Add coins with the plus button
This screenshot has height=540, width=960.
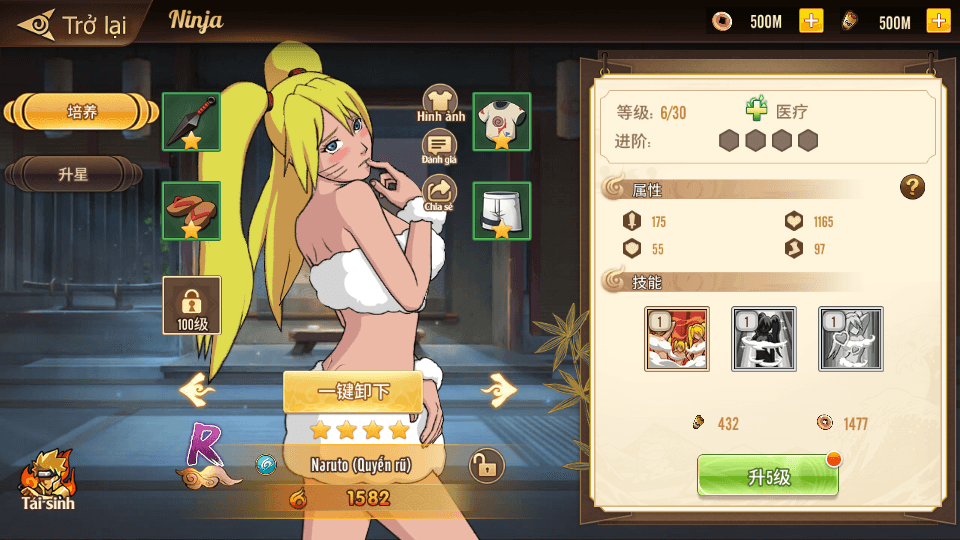[811, 21]
